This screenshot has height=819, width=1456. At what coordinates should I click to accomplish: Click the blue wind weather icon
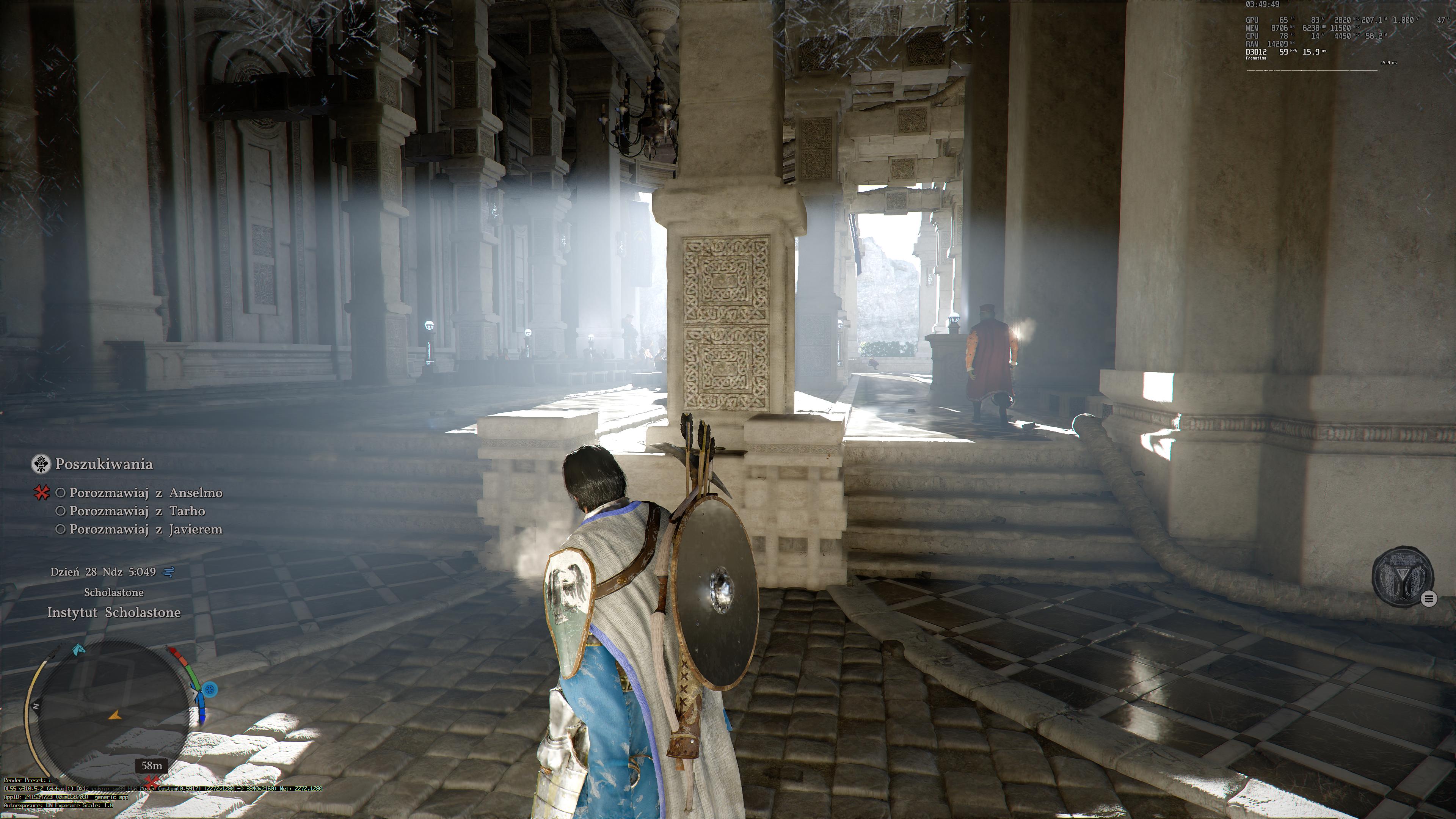point(168,572)
